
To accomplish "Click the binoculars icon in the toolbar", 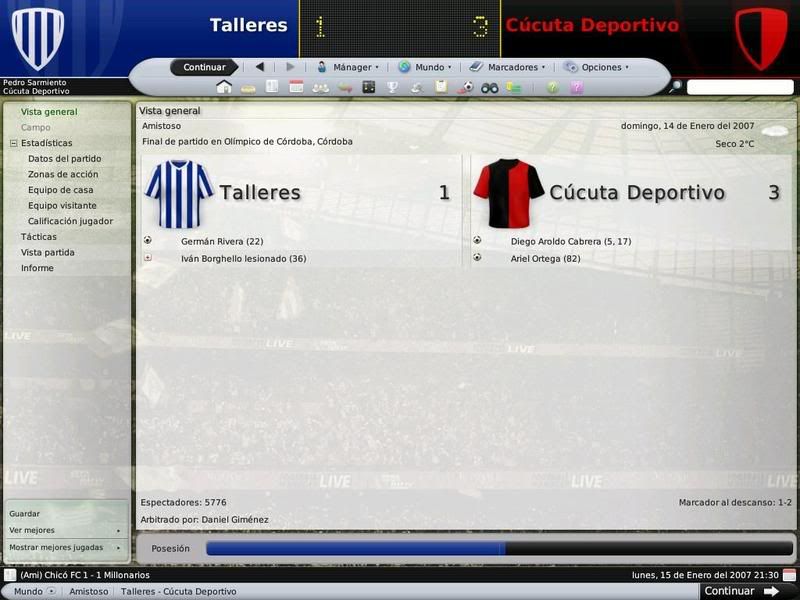I will click(x=490, y=88).
